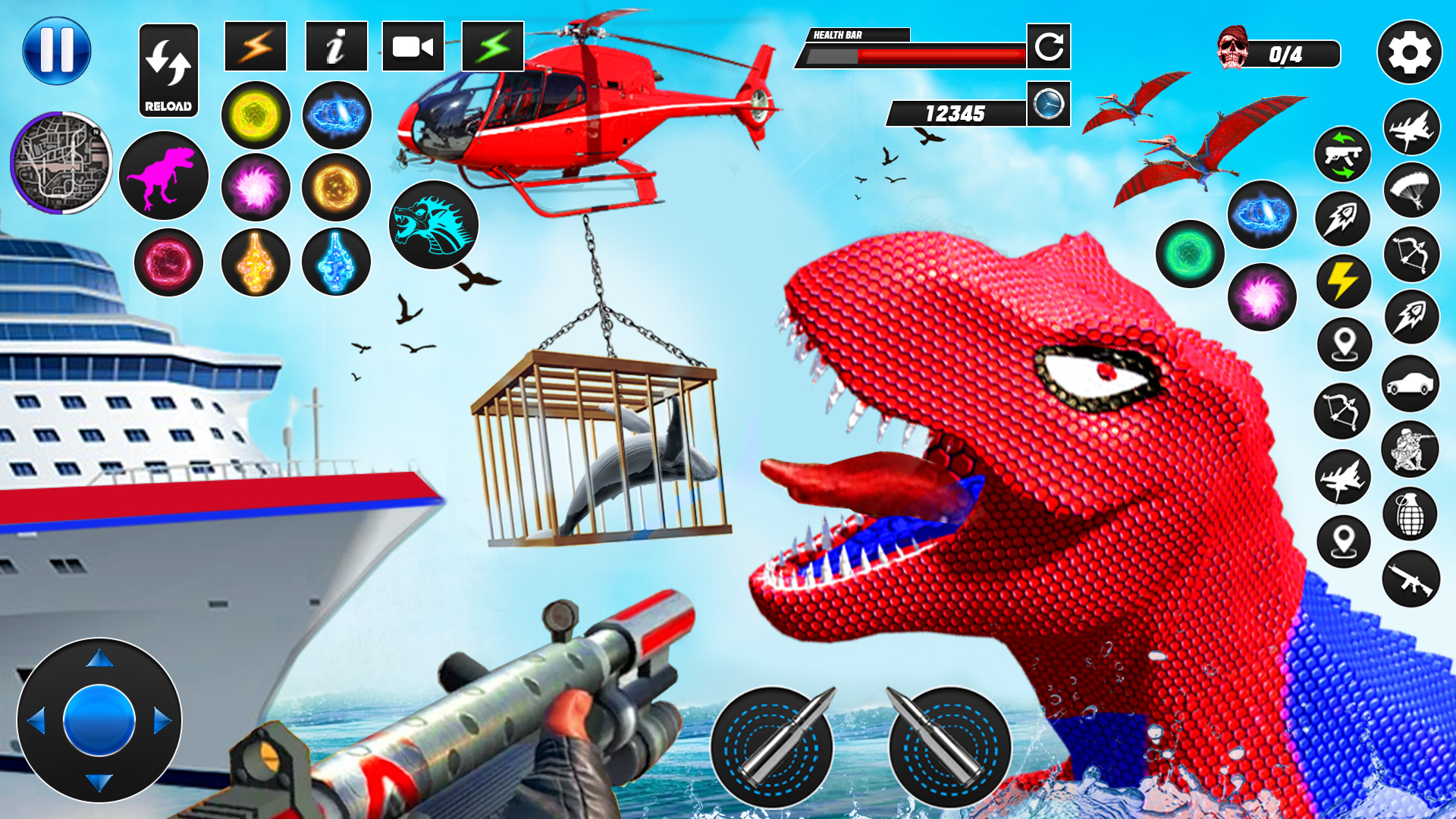The width and height of the screenshot is (1456, 819).
Task: Open the info panel icon
Action: (x=336, y=47)
